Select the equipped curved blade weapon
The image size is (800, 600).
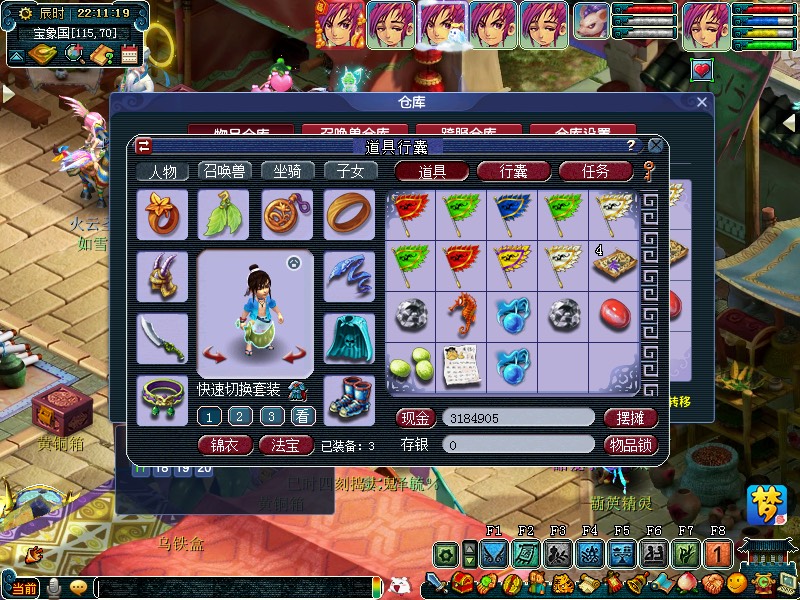(162, 338)
